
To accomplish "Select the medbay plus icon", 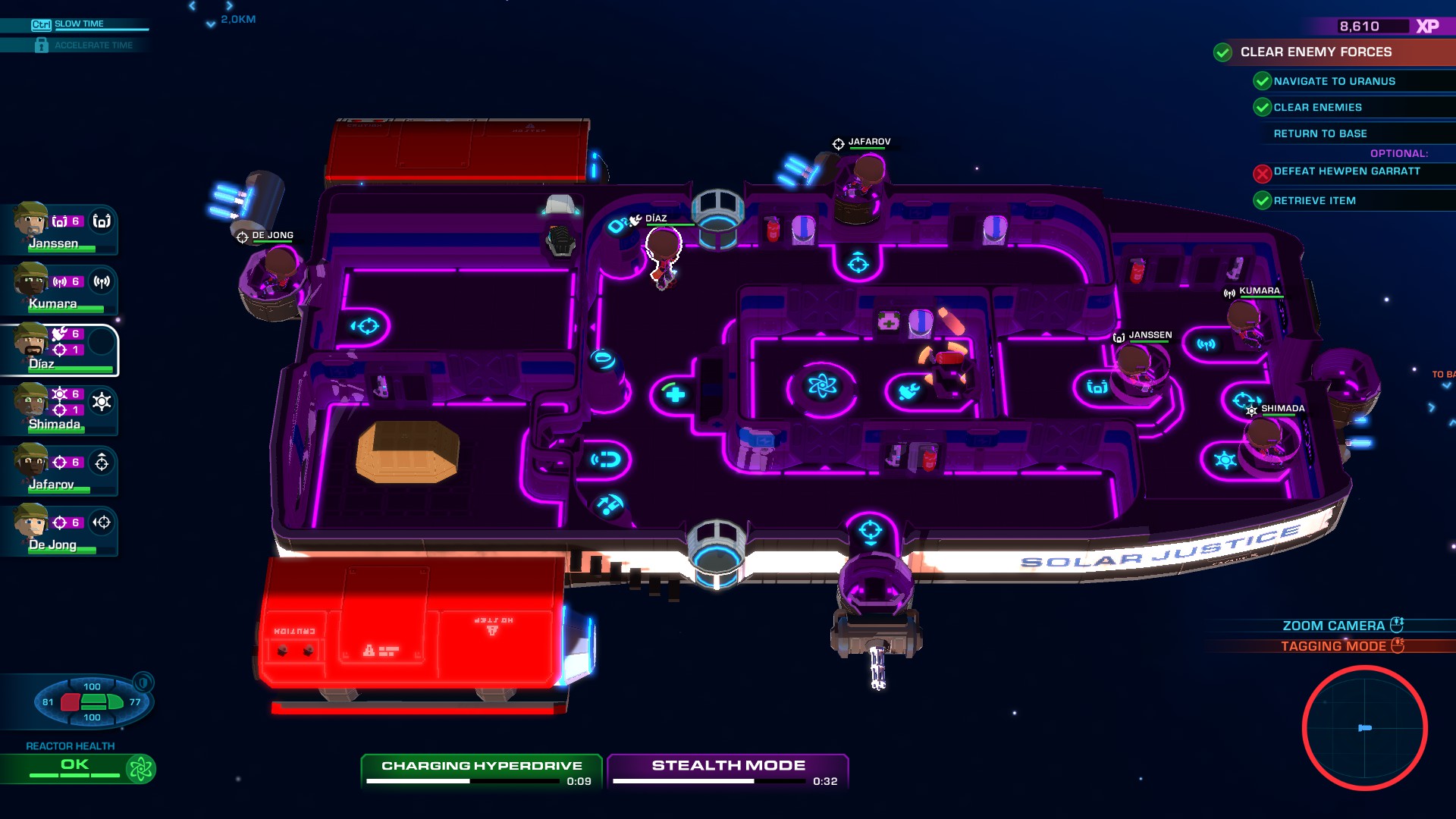I will pos(673,392).
